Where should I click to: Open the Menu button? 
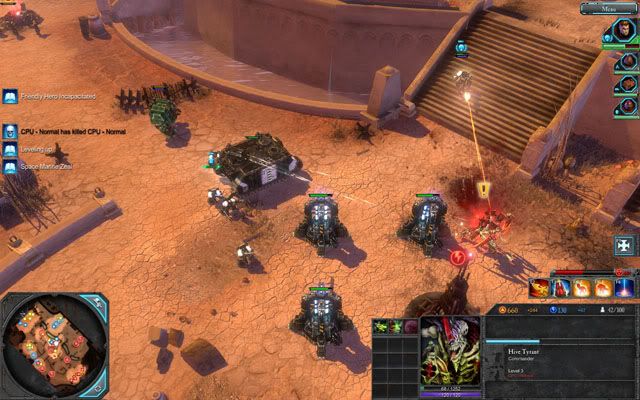click(x=609, y=9)
